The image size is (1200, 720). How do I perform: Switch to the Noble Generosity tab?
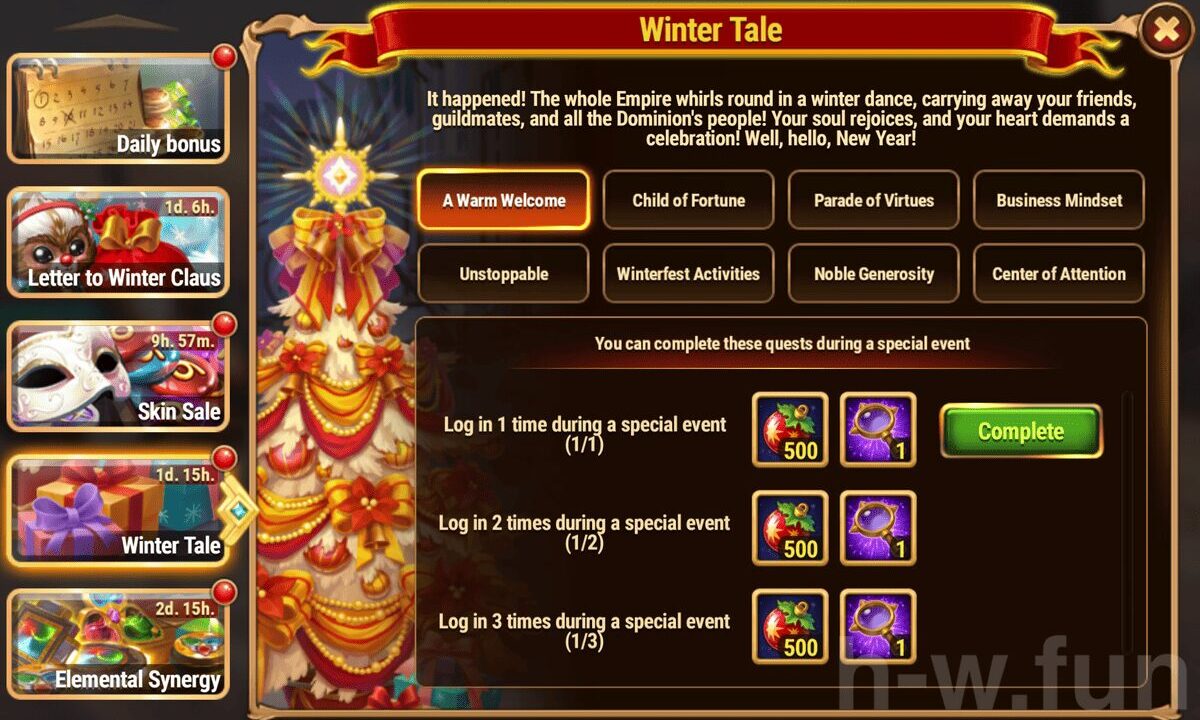(x=874, y=273)
